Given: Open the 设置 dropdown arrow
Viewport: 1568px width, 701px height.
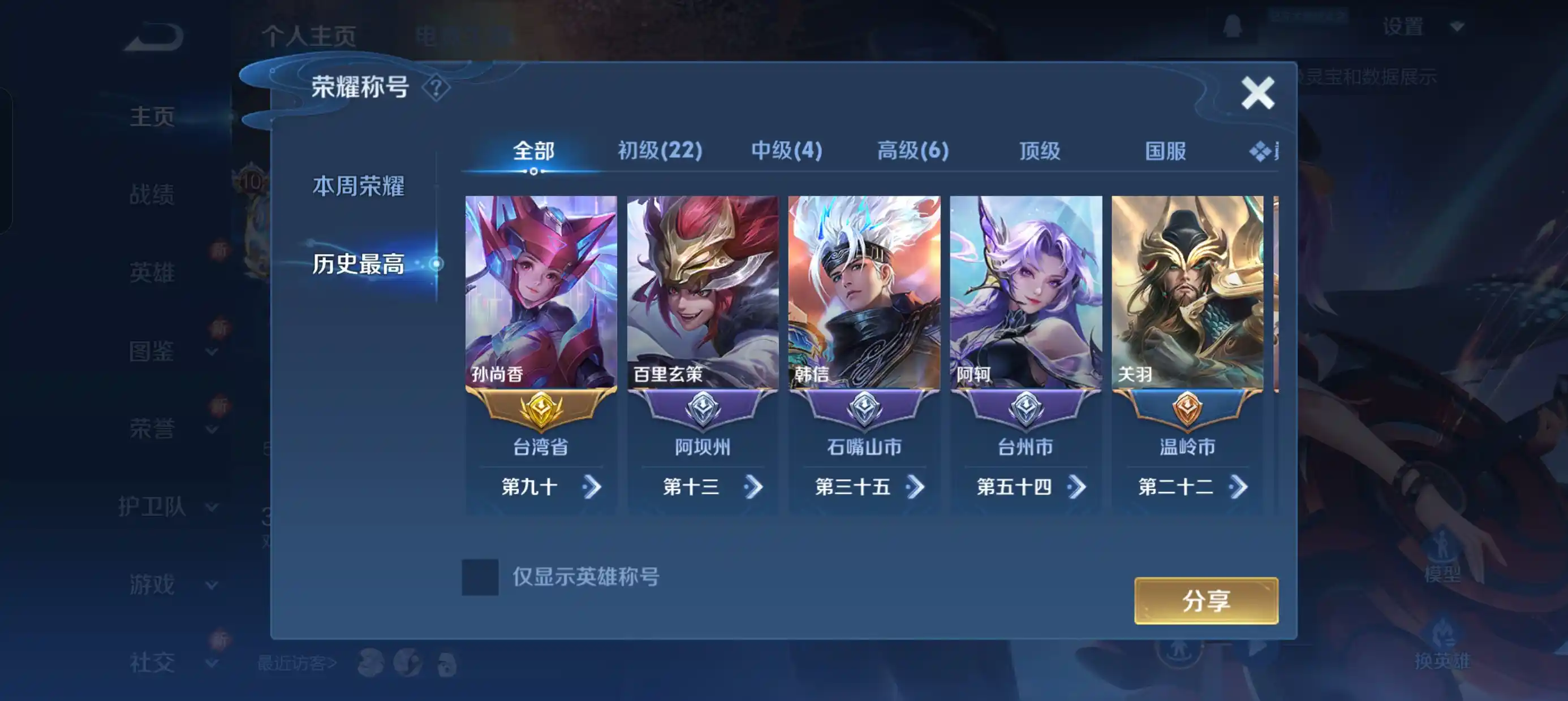Looking at the screenshot, I should 1457,27.
